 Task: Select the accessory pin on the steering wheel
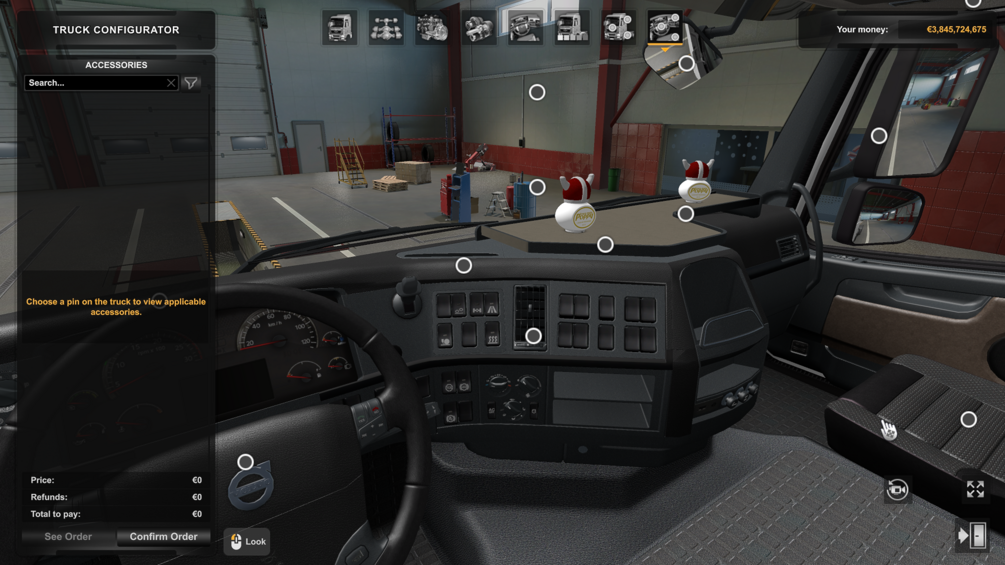245,462
